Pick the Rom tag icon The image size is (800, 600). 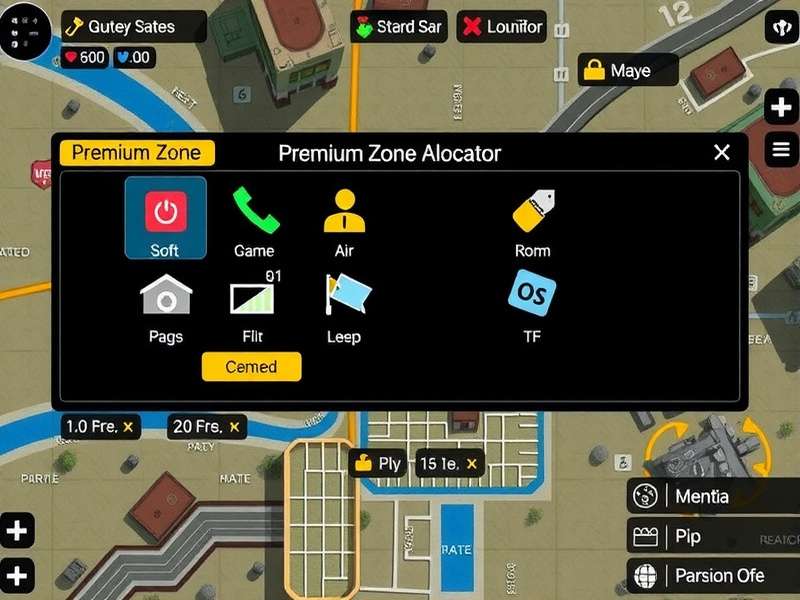click(x=533, y=210)
